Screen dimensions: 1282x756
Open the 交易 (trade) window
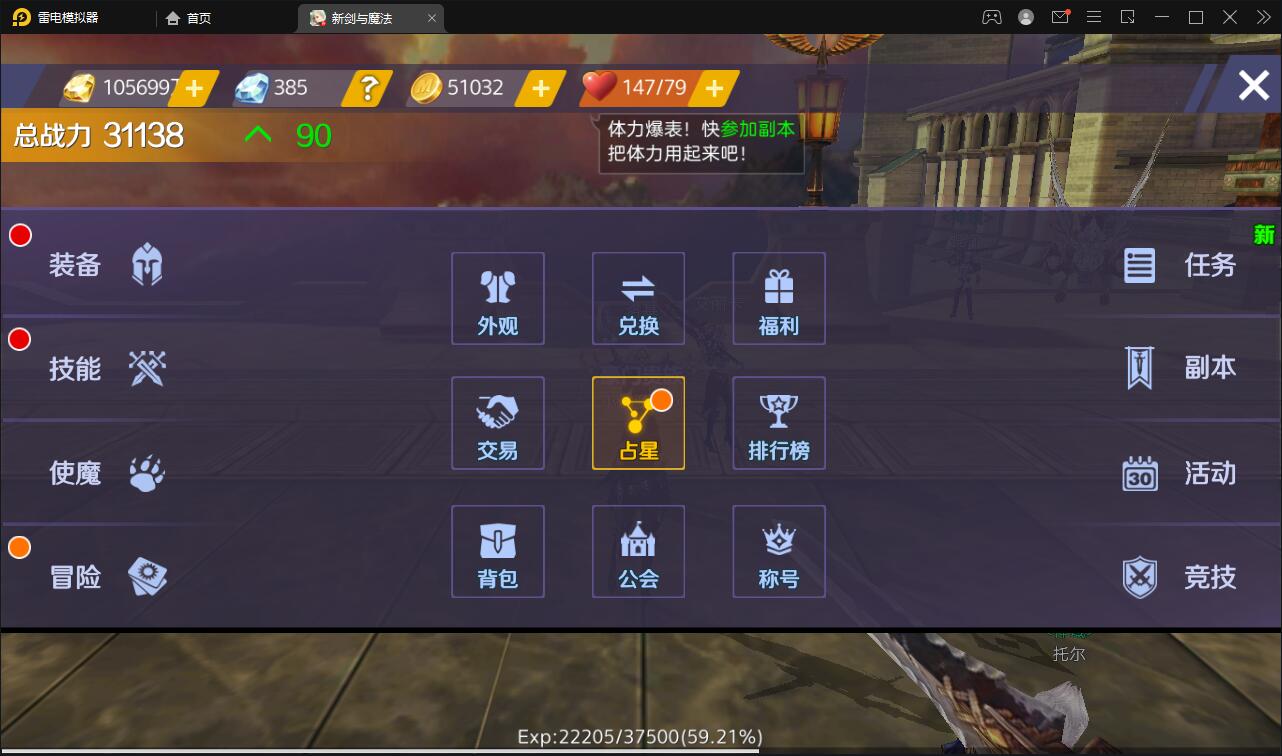(497, 422)
